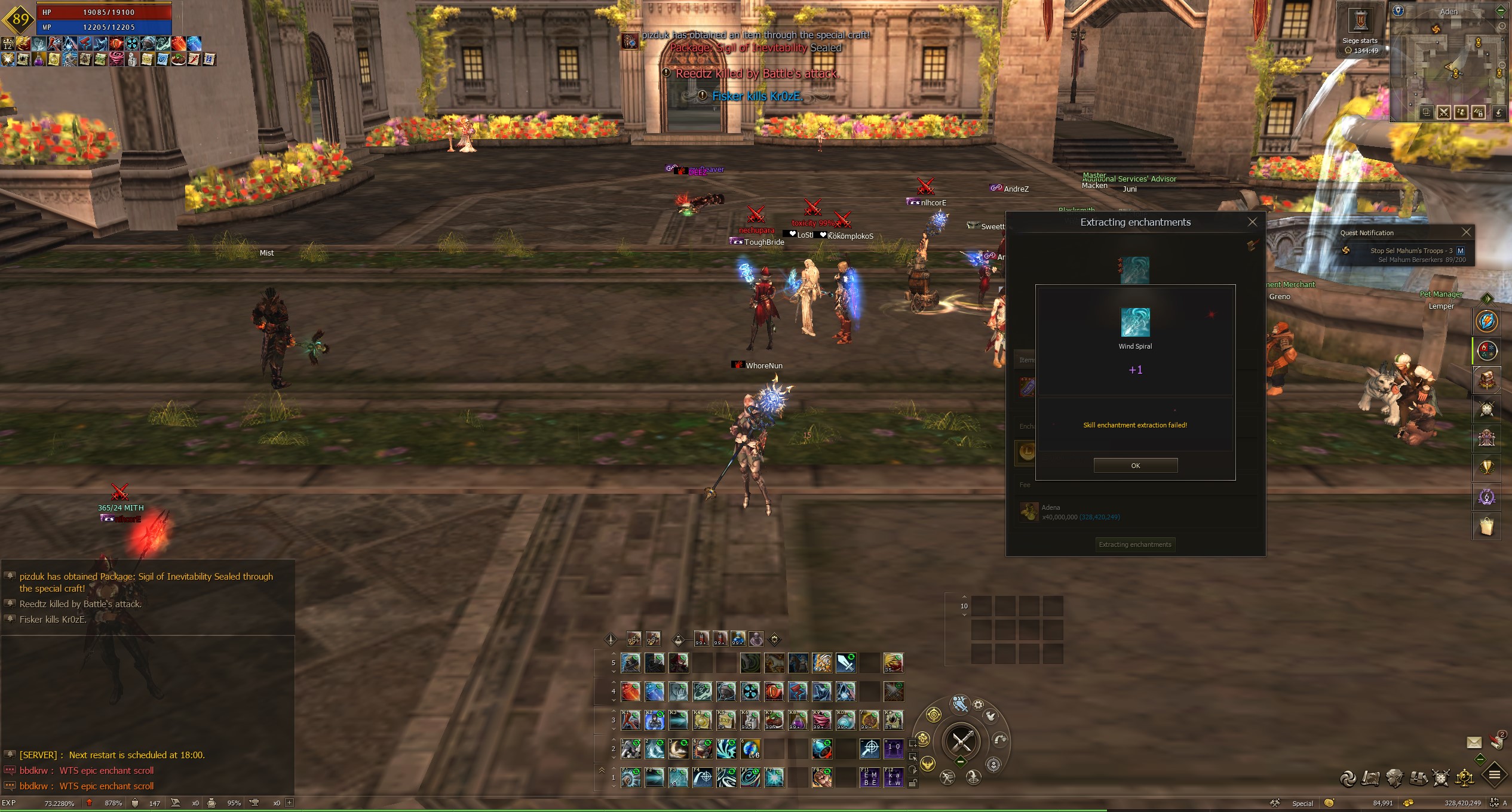Open the envelope mail icon
The image size is (1512, 812).
1474,742
